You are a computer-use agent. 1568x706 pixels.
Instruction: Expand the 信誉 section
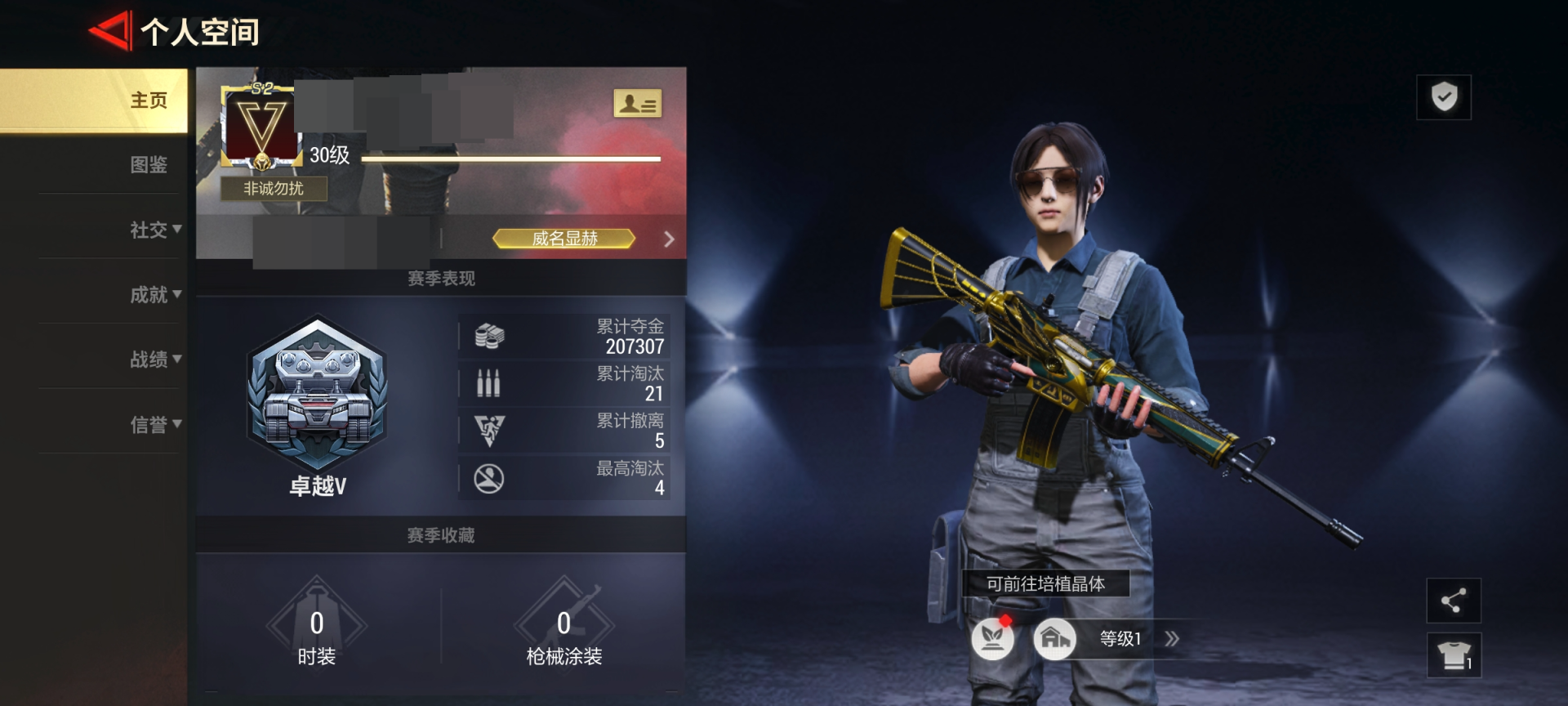[x=155, y=424]
